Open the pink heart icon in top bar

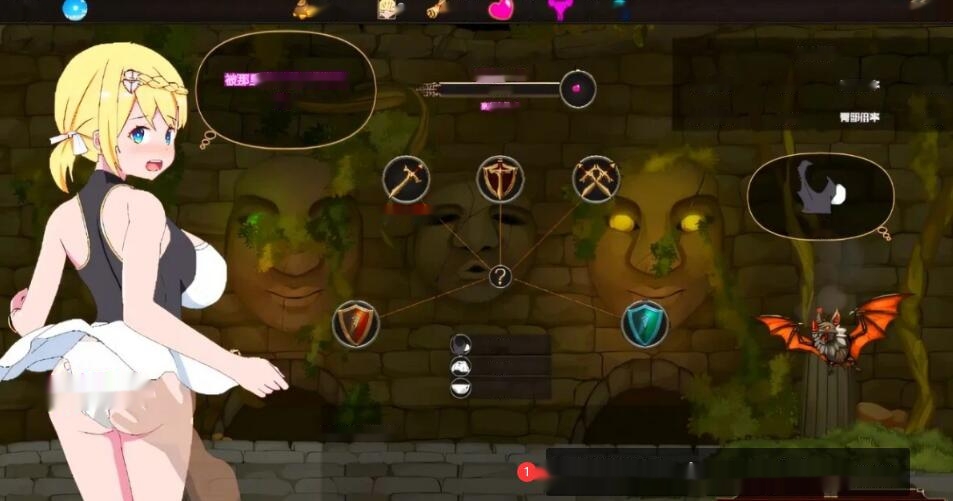(x=500, y=10)
